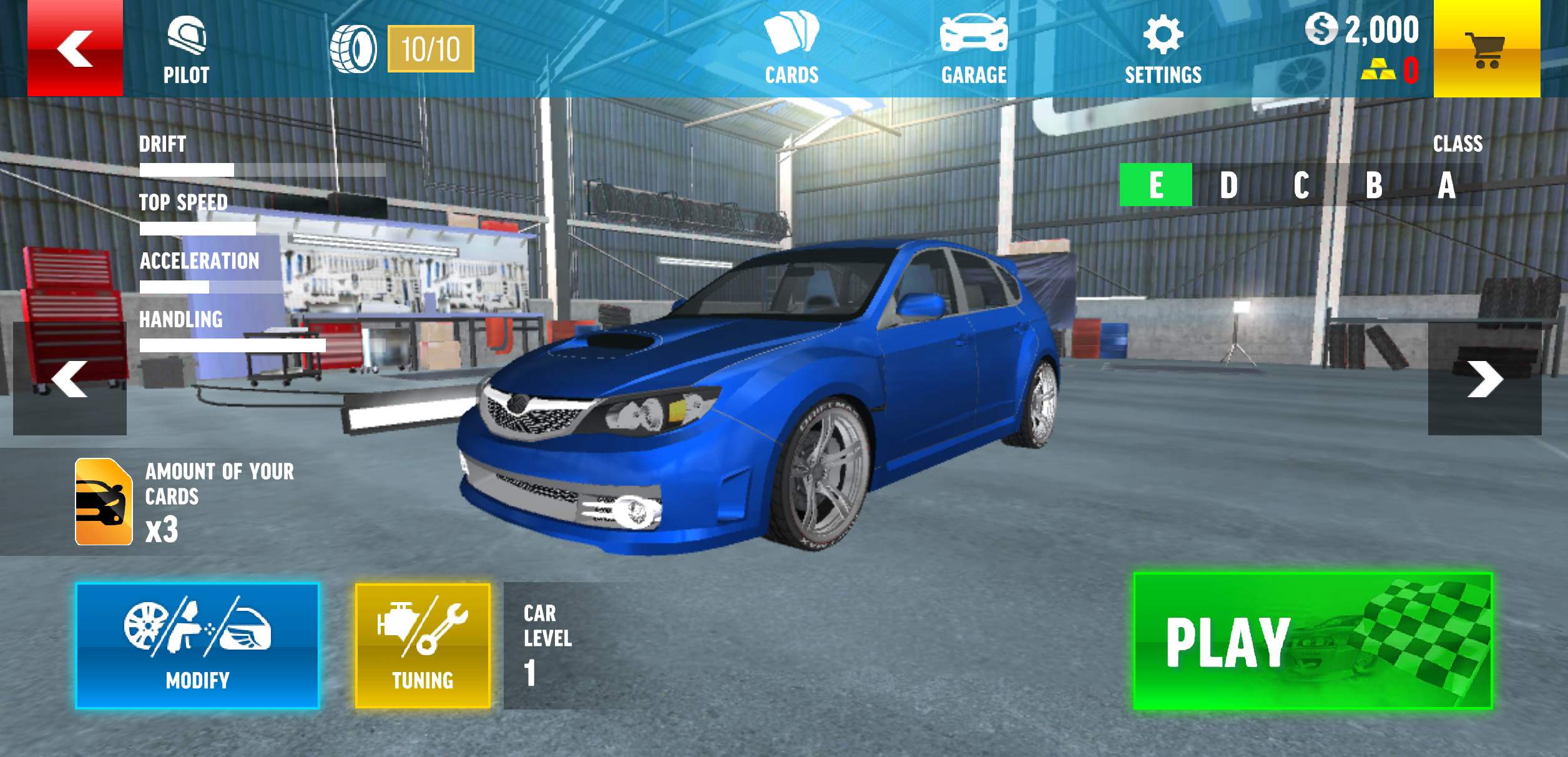Show the next car
1568x757 pixels.
click(1484, 378)
